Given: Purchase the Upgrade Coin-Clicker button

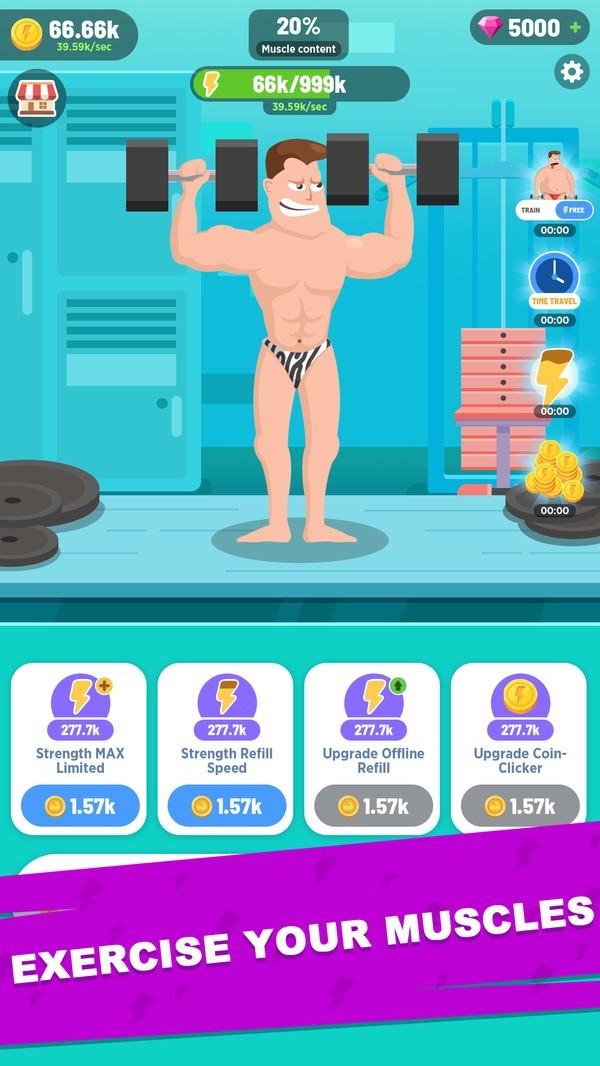Looking at the screenshot, I should click(x=520, y=806).
